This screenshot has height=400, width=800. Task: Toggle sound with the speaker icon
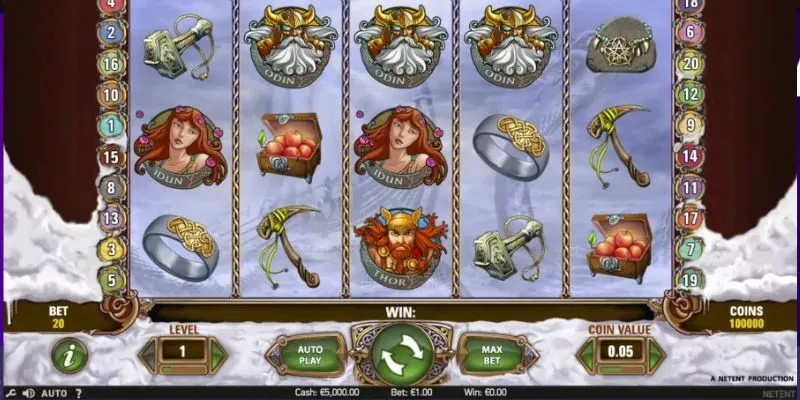coord(28,393)
